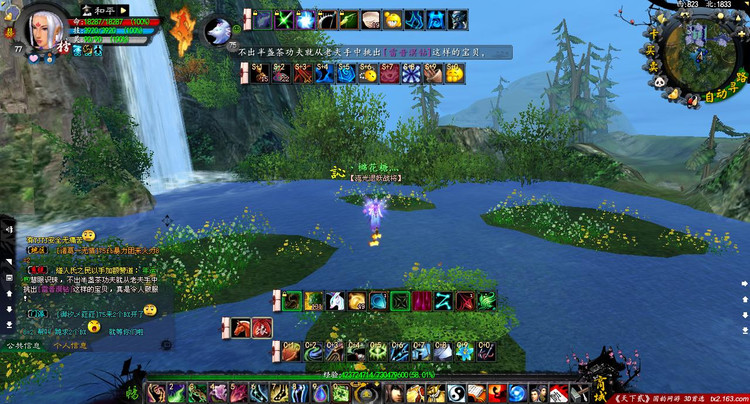Trigger the C+0 blue flower slot

click(x=485, y=350)
